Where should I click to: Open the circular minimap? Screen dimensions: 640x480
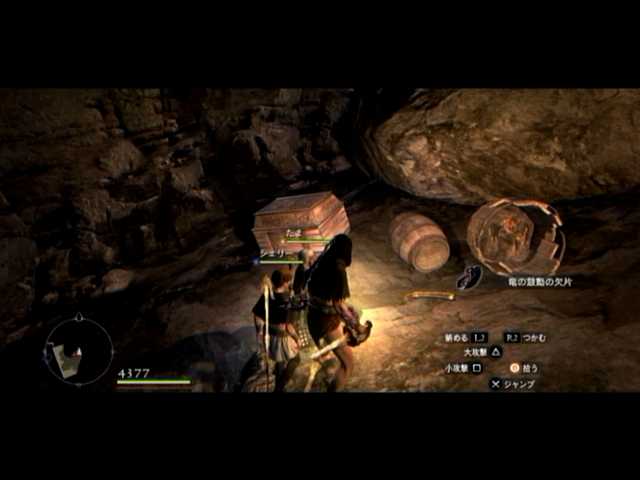coord(77,350)
